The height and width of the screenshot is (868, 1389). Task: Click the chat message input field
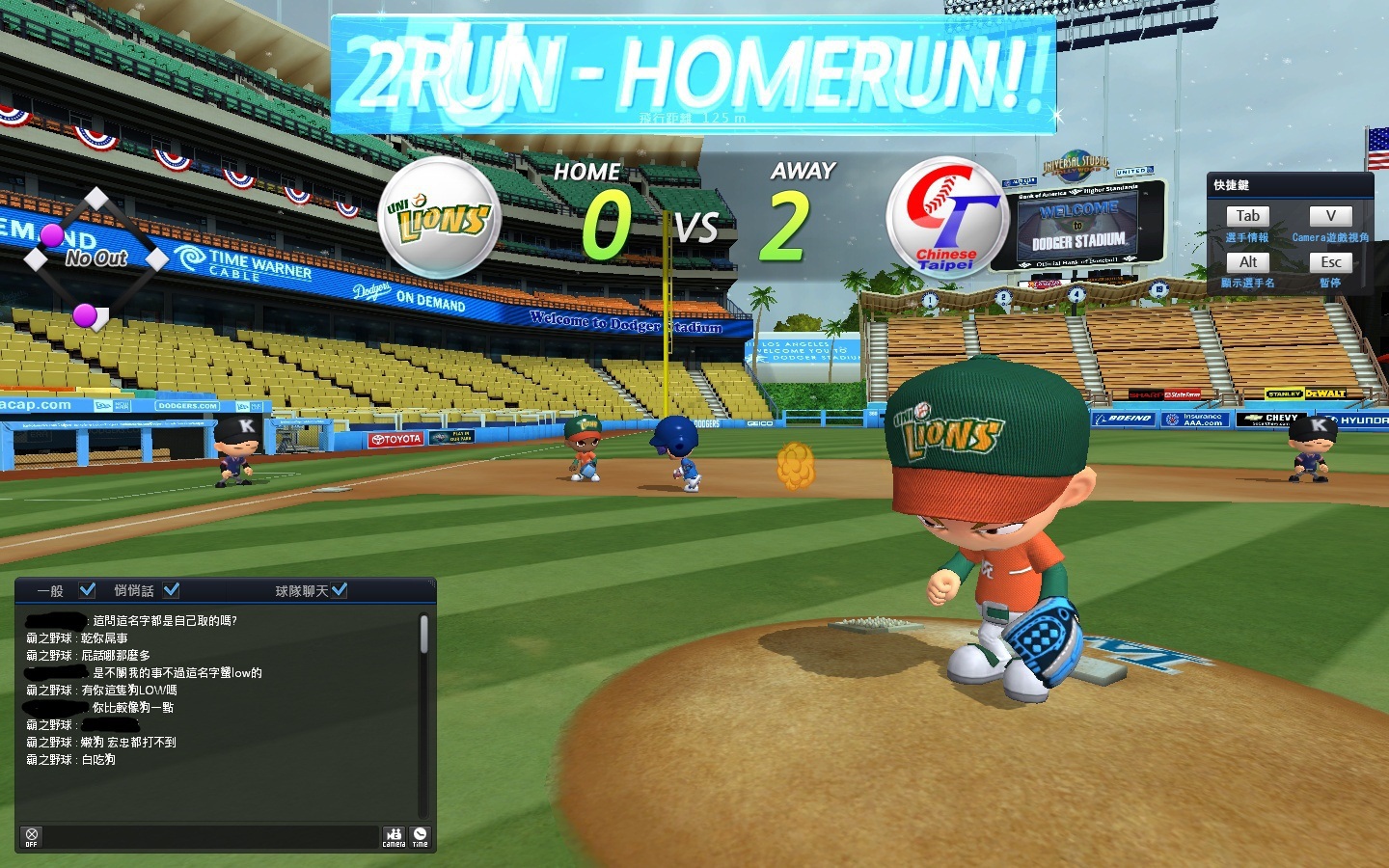[x=212, y=836]
